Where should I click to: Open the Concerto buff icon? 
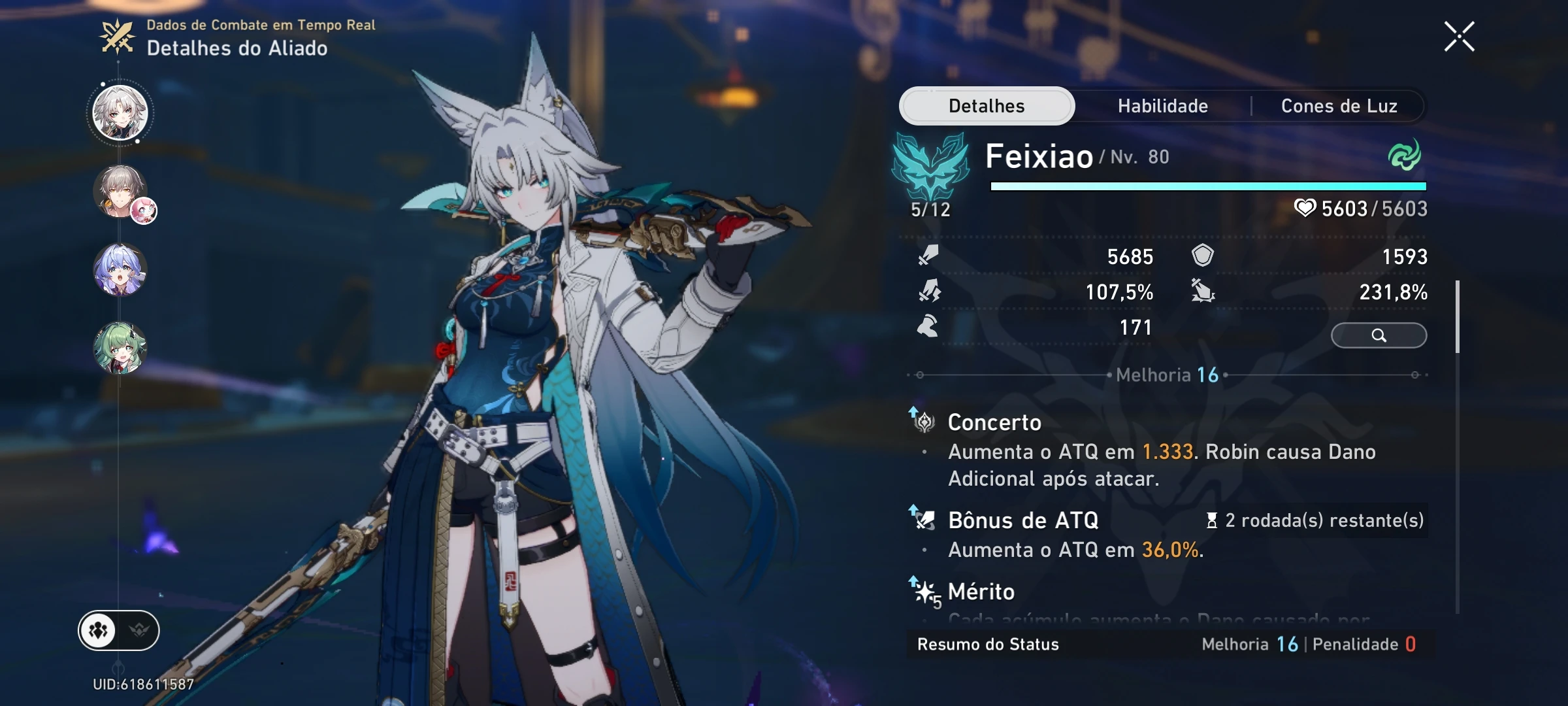click(925, 422)
